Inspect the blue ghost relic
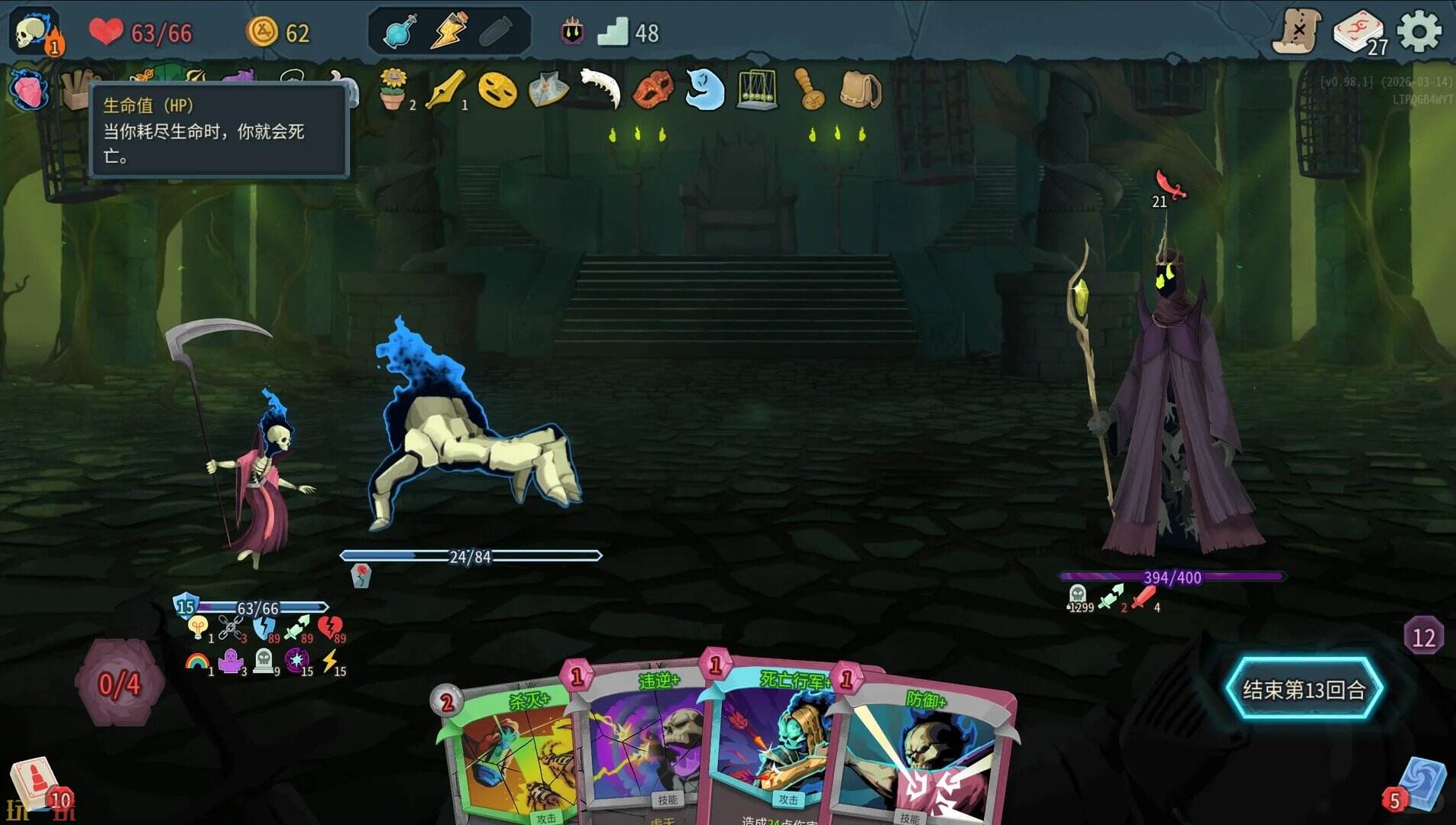Screen dimensions: 1456x825 [704, 90]
